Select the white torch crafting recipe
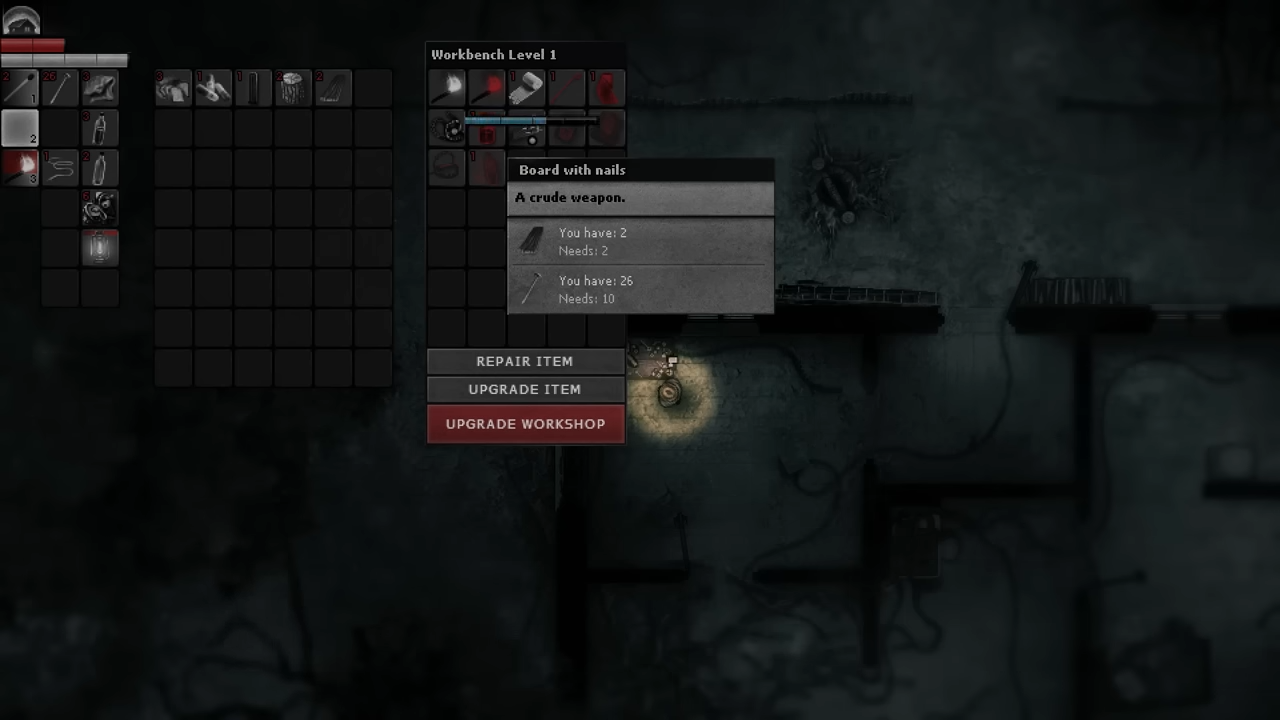Screen dimensions: 1280x720 click(x=447, y=88)
